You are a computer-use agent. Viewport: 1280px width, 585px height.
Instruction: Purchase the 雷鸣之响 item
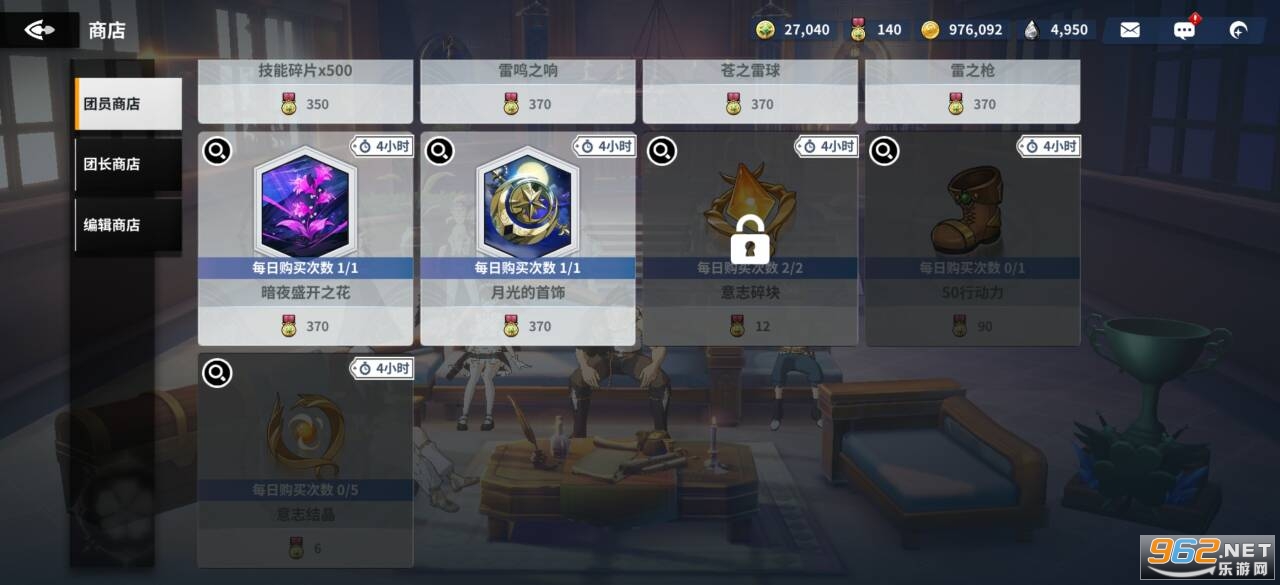click(x=527, y=90)
